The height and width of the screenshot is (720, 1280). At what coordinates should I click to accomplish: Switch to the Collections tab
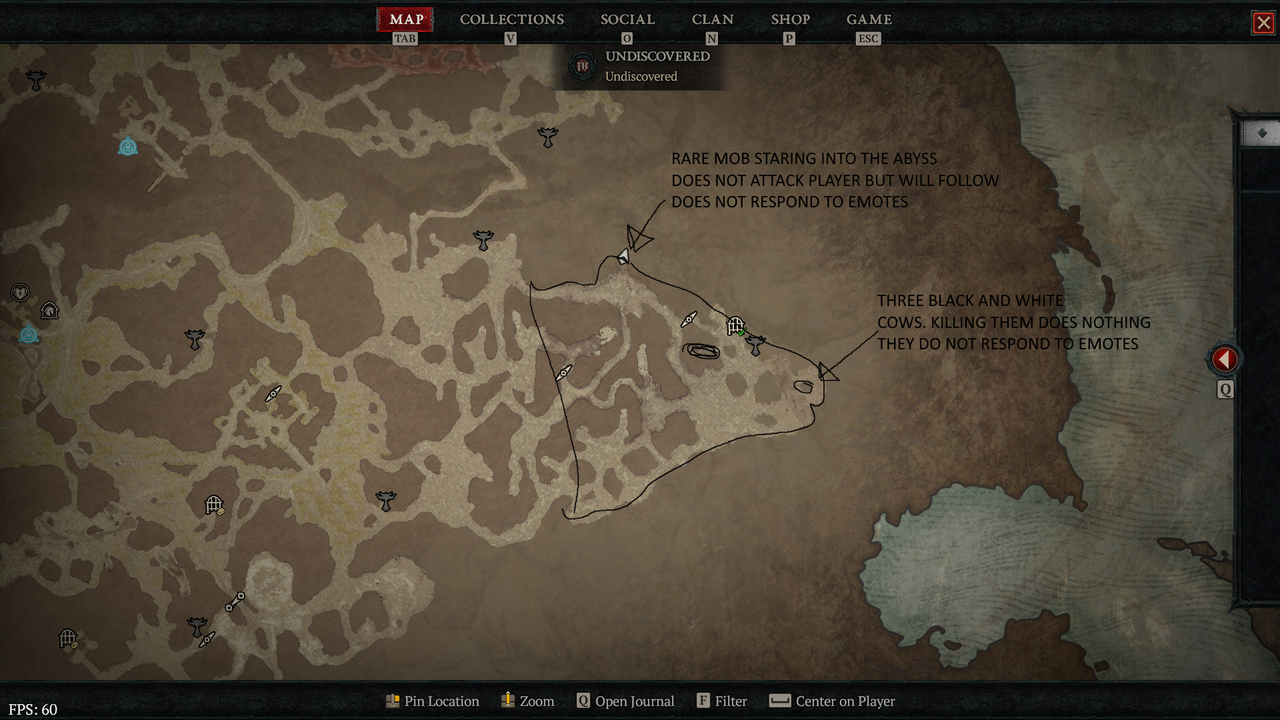click(511, 19)
